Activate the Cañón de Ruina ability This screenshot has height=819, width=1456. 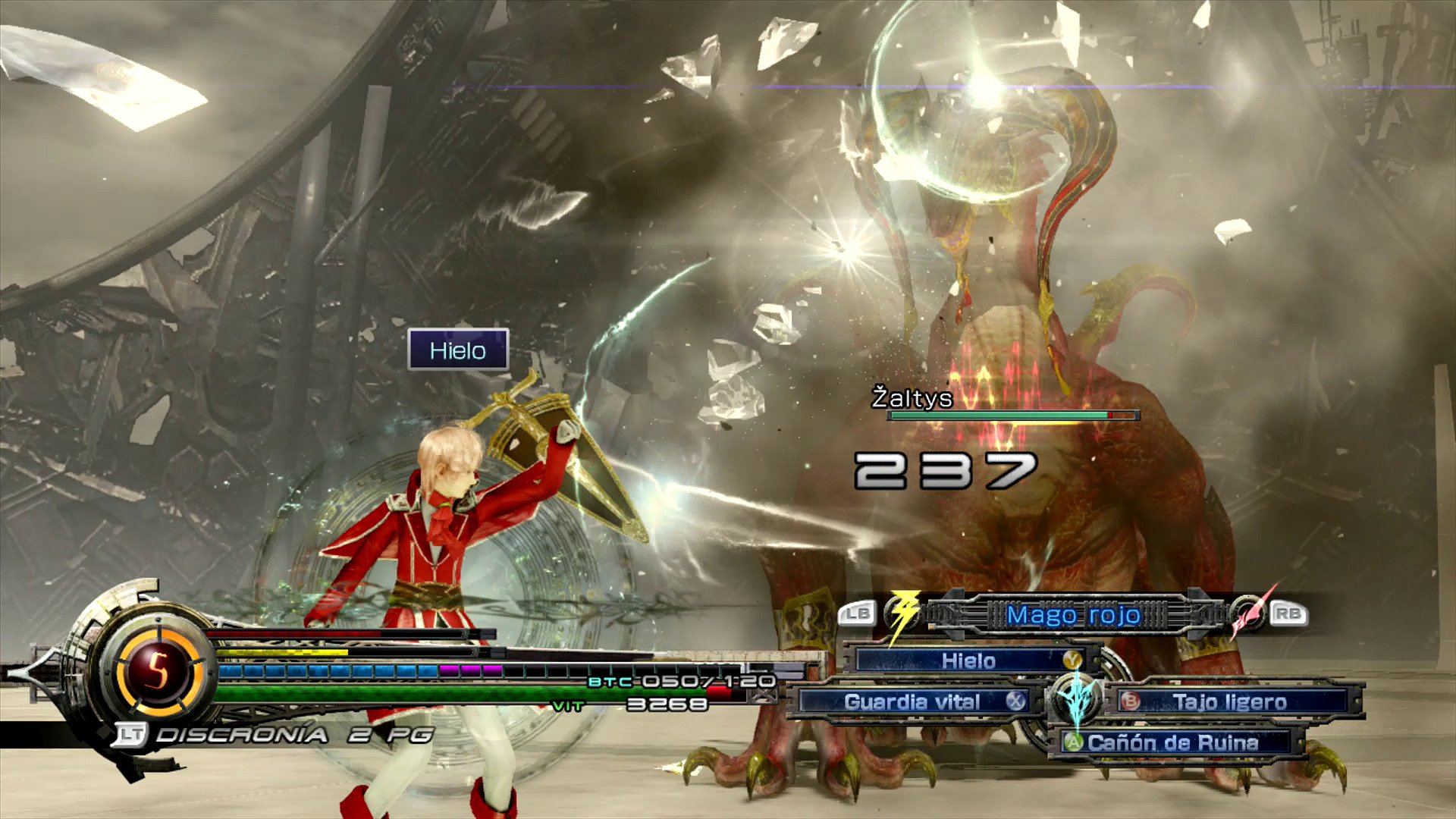click(1172, 742)
